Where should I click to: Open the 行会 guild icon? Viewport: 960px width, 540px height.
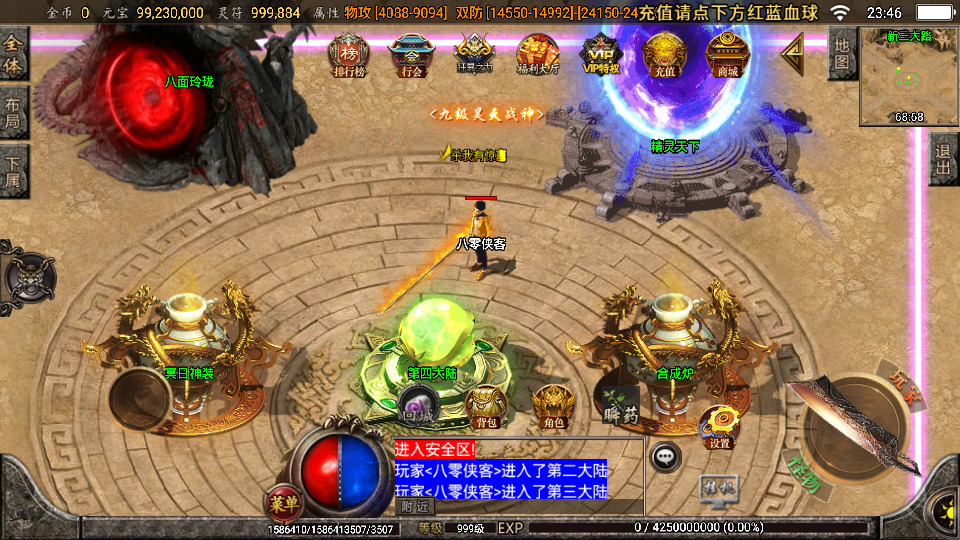[411, 55]
